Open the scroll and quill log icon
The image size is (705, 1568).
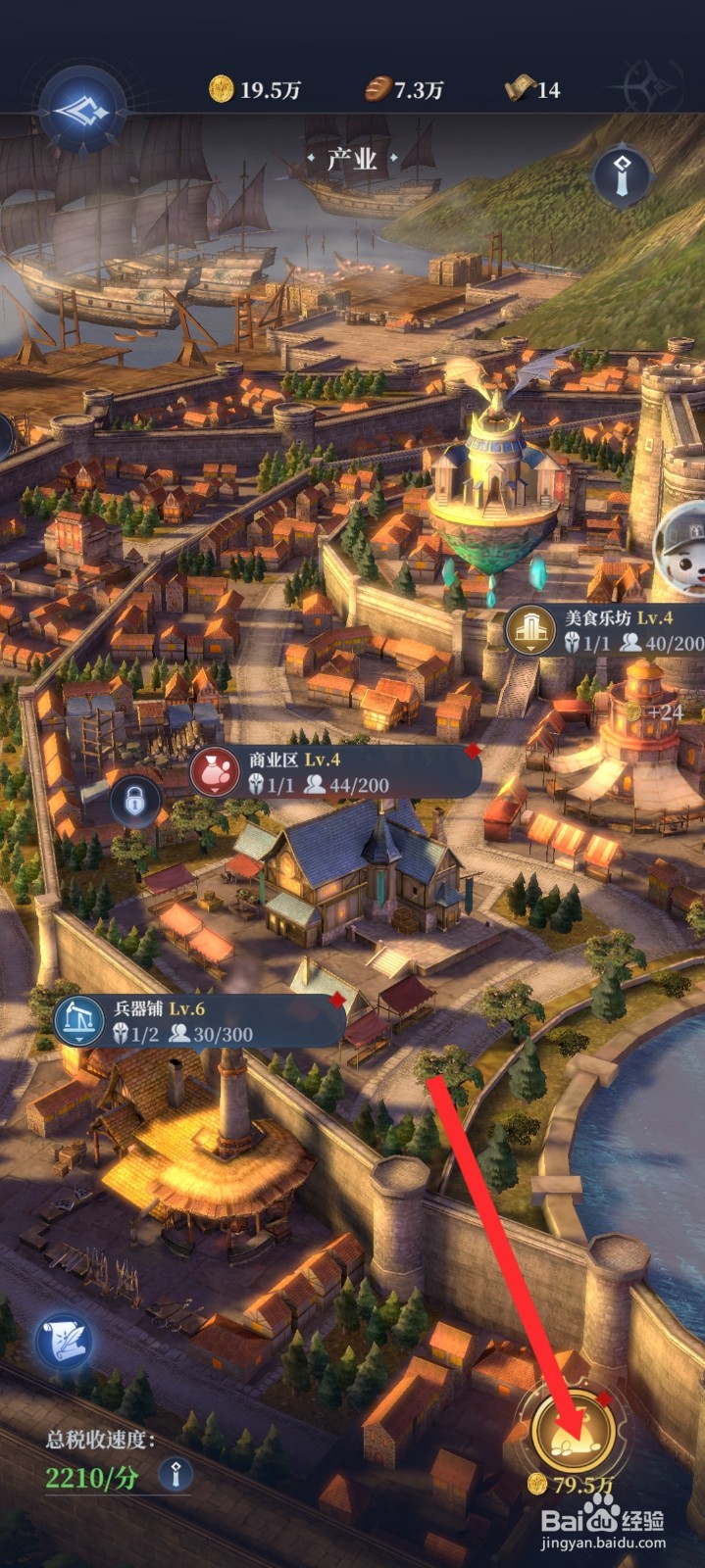coord(65,1342)
